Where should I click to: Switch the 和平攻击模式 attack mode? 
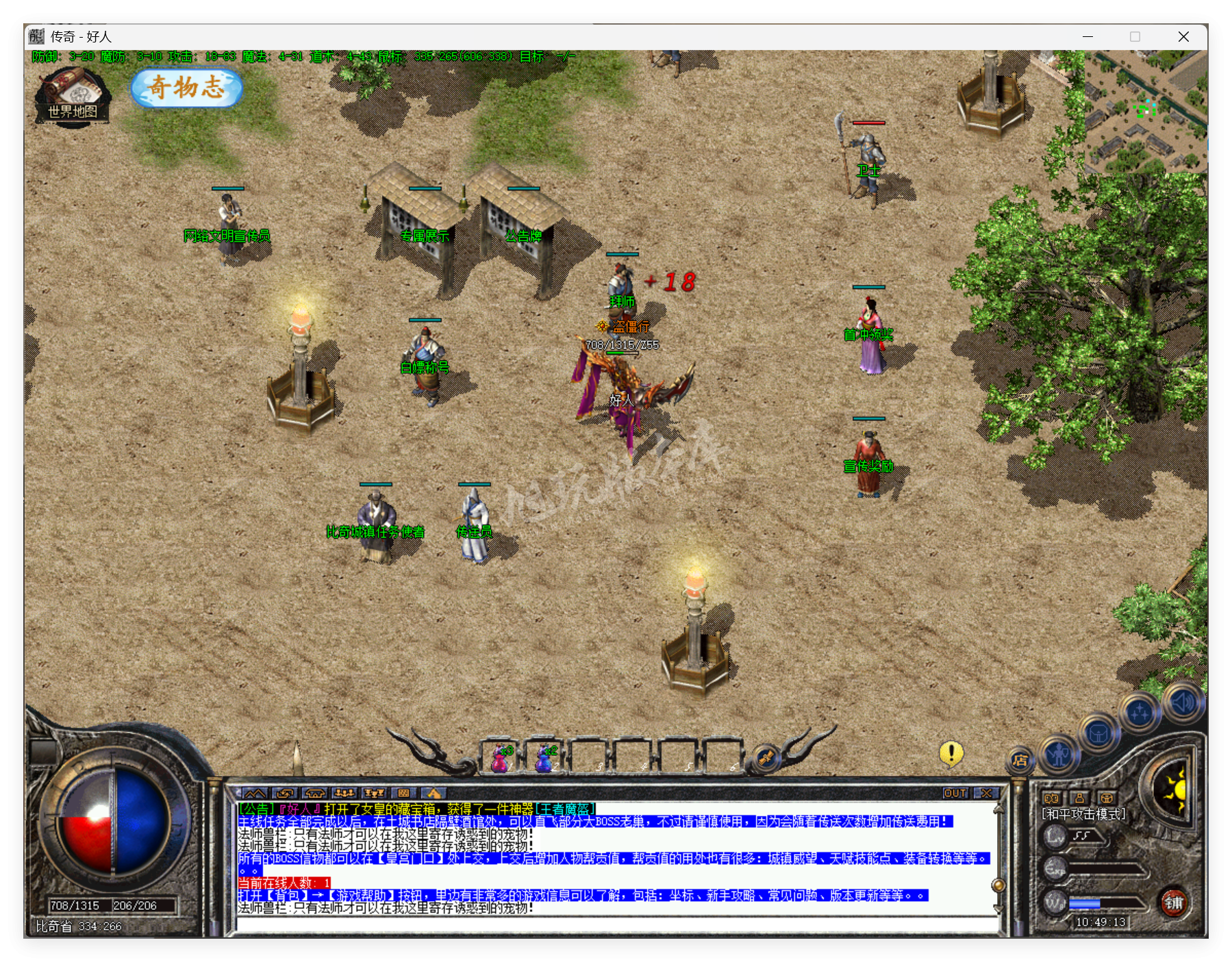[x=1083, y=814]
